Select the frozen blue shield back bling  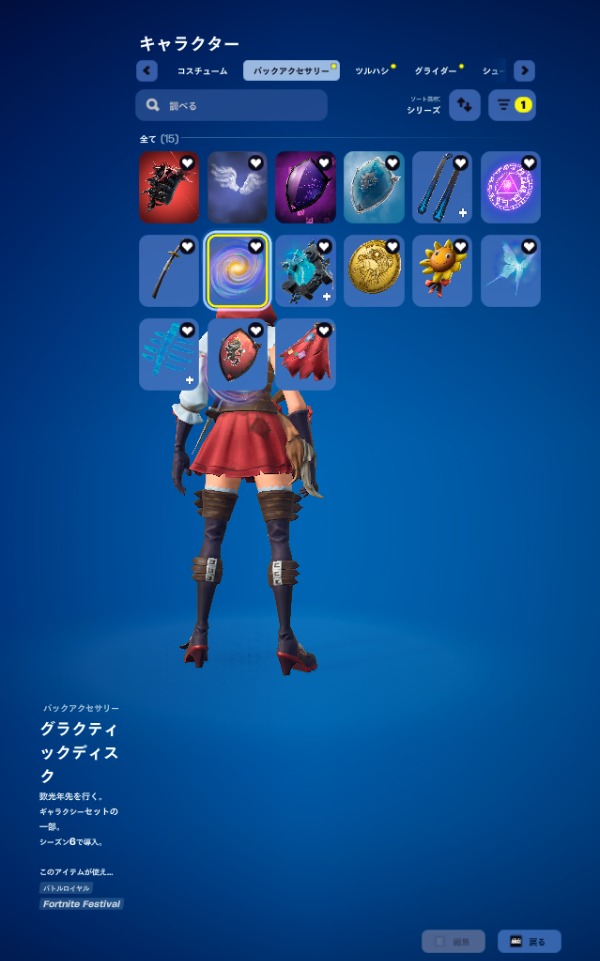[374, 188]
